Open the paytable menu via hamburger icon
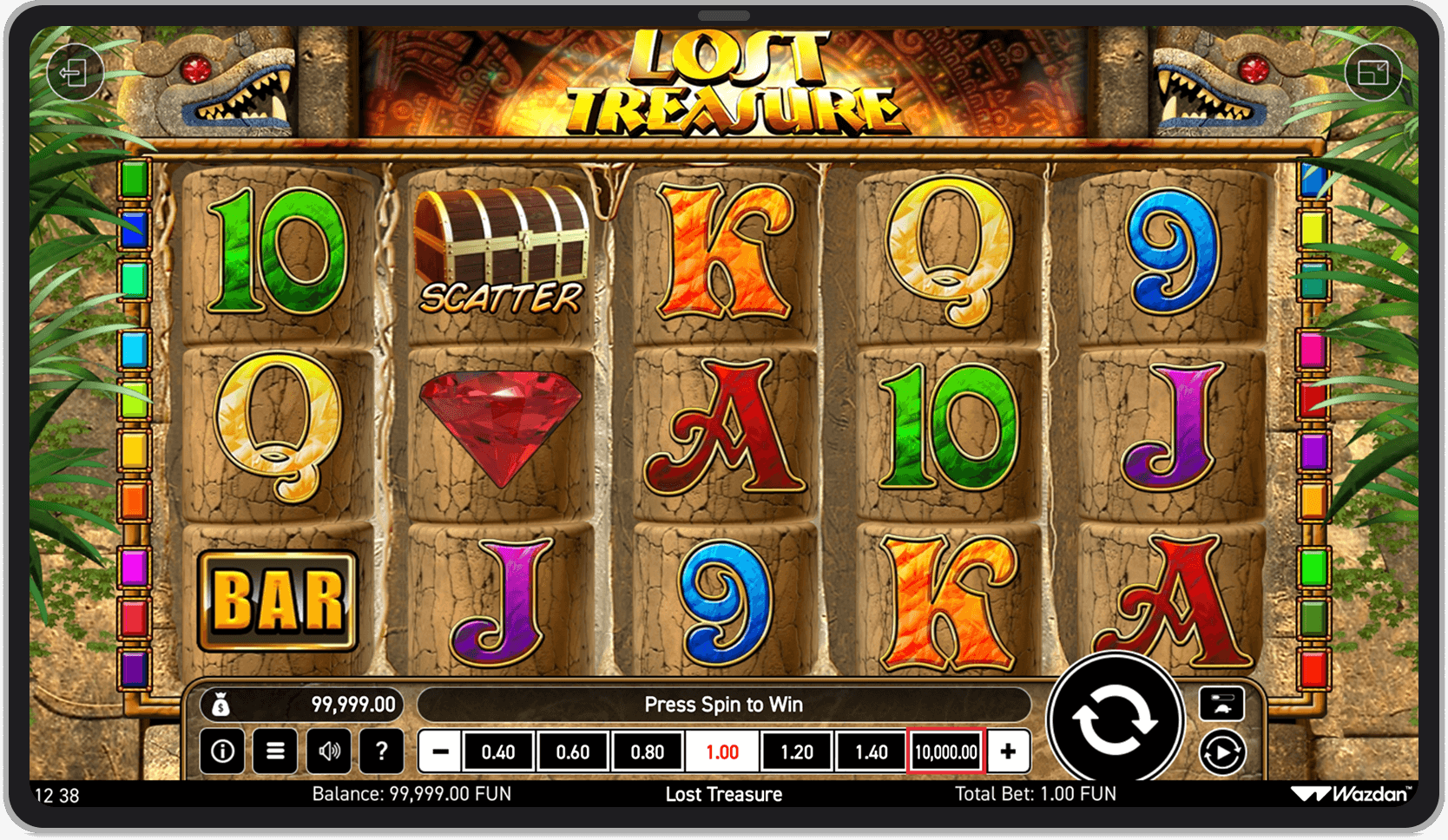 click(x=275, y=751)
